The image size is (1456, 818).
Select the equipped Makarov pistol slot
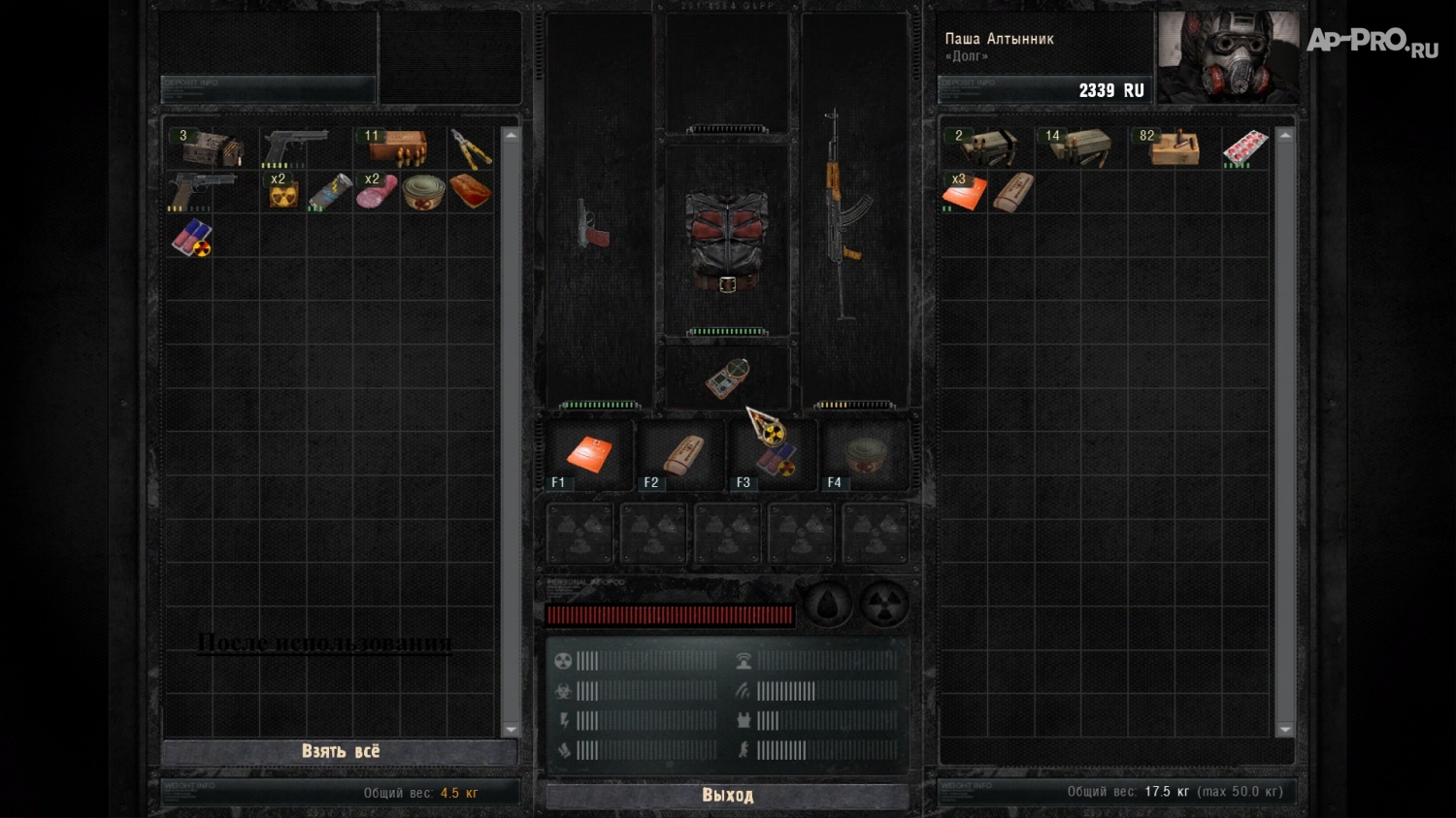[x=593, y=225]
